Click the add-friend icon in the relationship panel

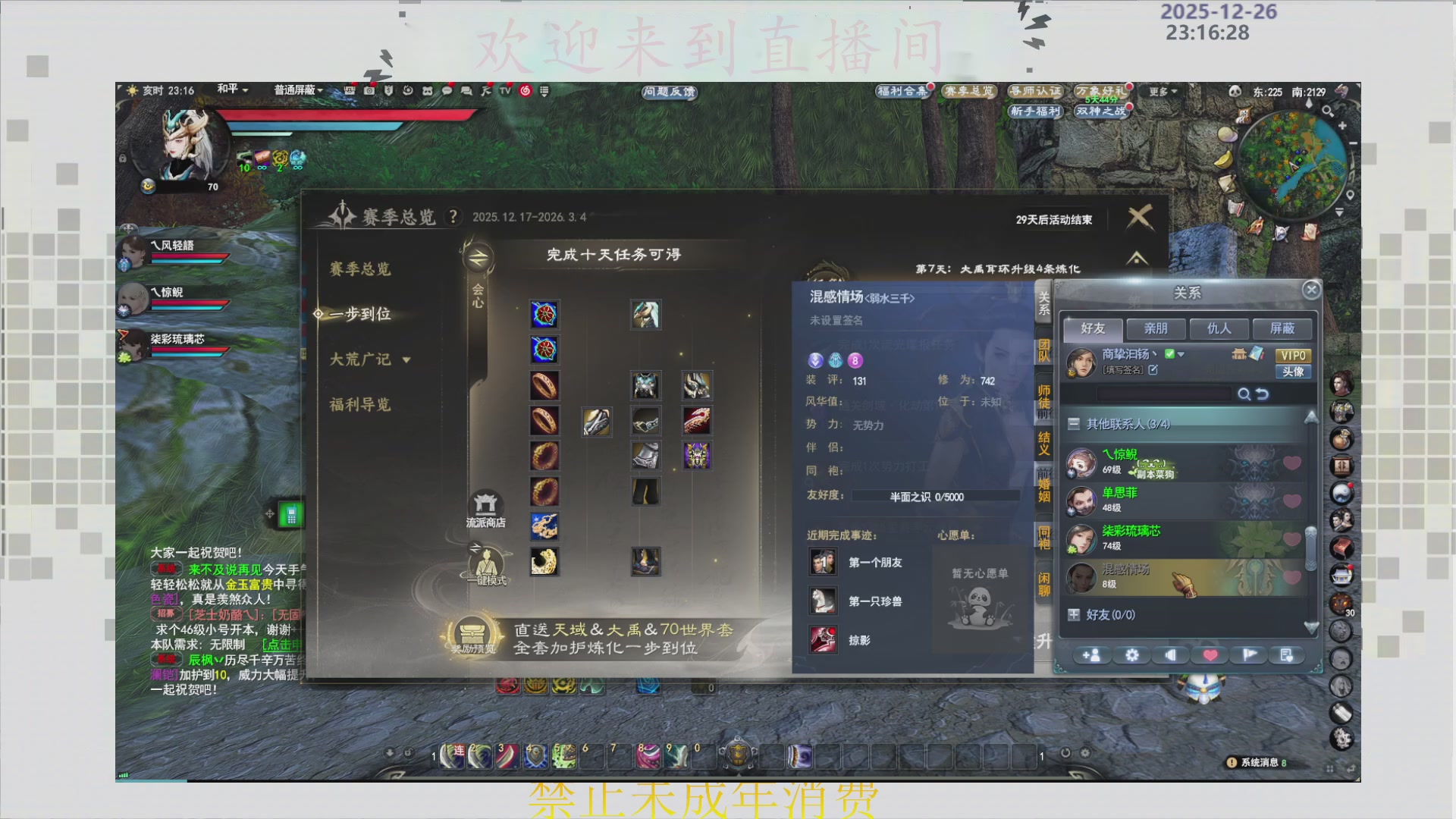[1092, 654]
